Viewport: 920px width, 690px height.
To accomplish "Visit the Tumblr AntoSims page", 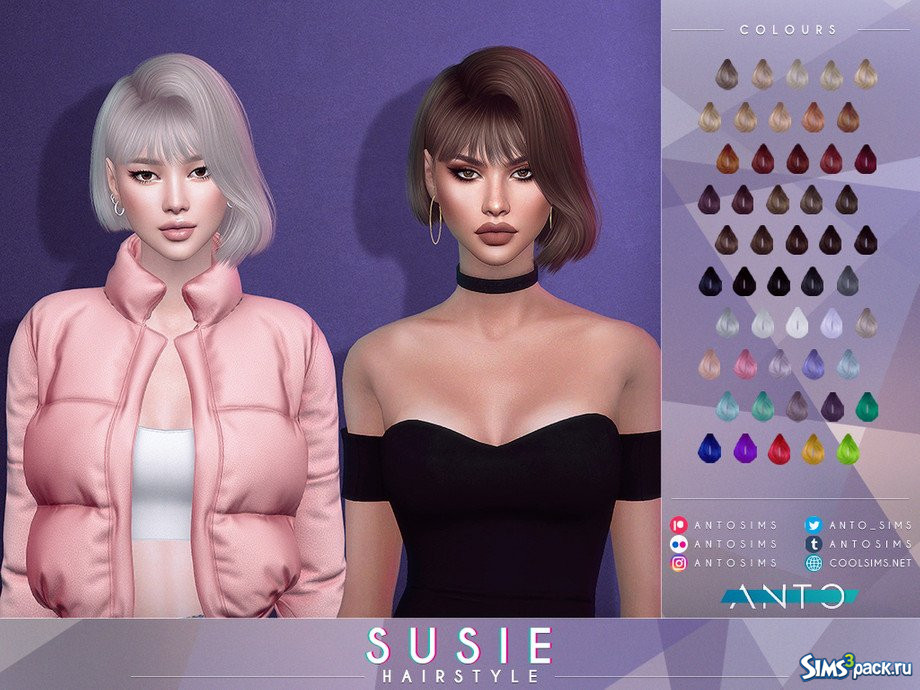I will tap(858, 544).
